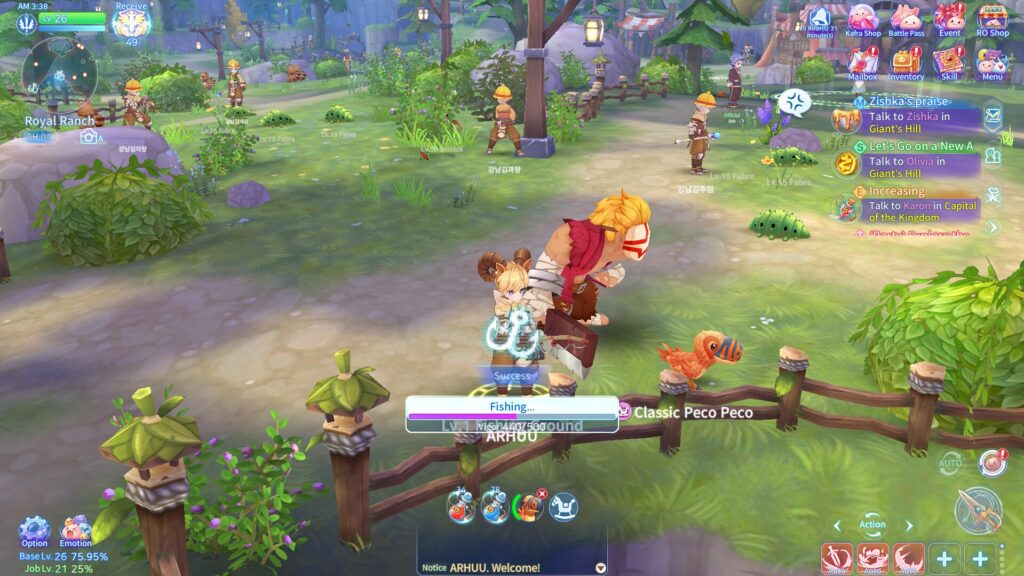1024x576 pixels.
Task: Open the screenshot camera mode
Action: point(90,137)
